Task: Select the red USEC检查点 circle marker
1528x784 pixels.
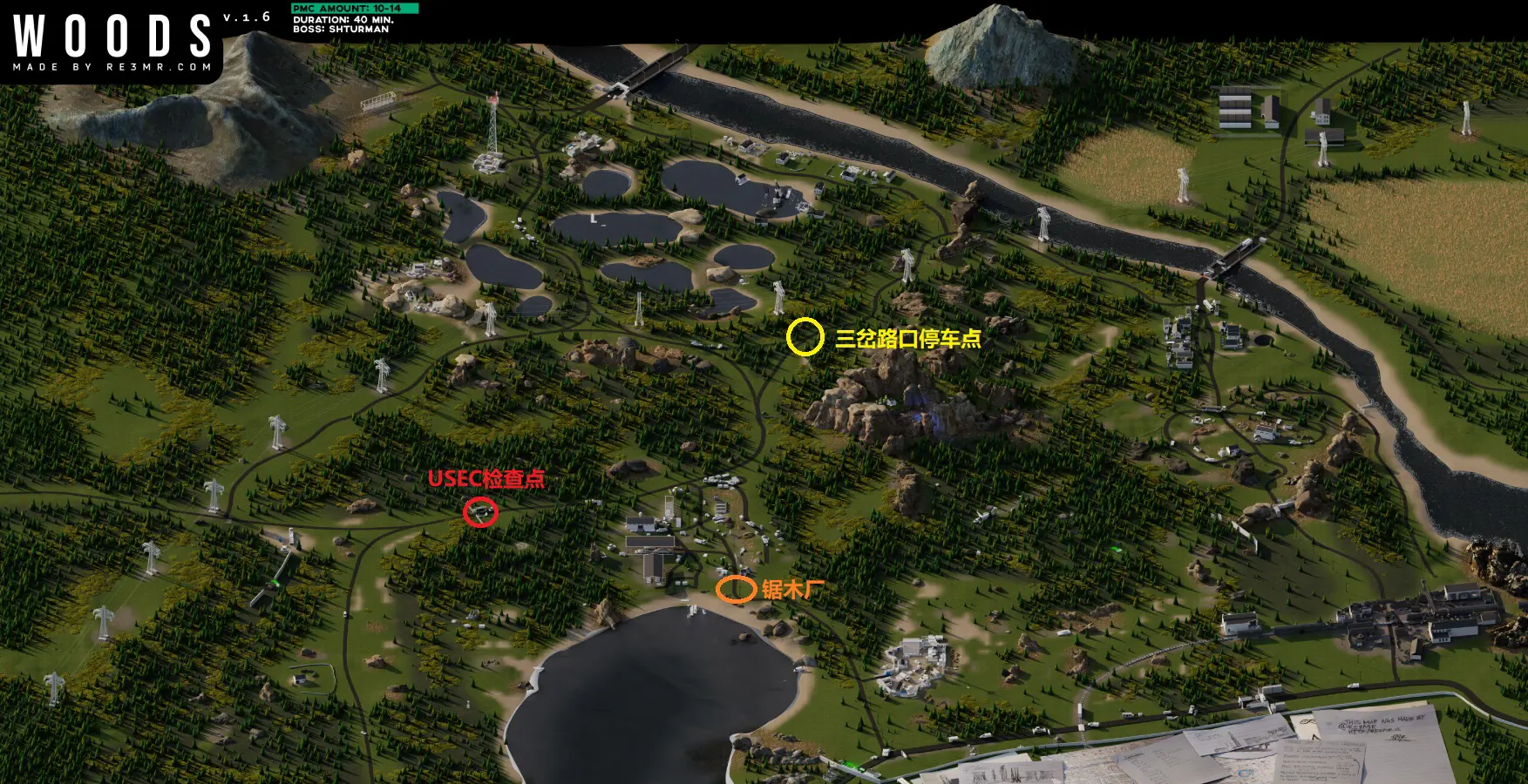Action: coord(480,512)
